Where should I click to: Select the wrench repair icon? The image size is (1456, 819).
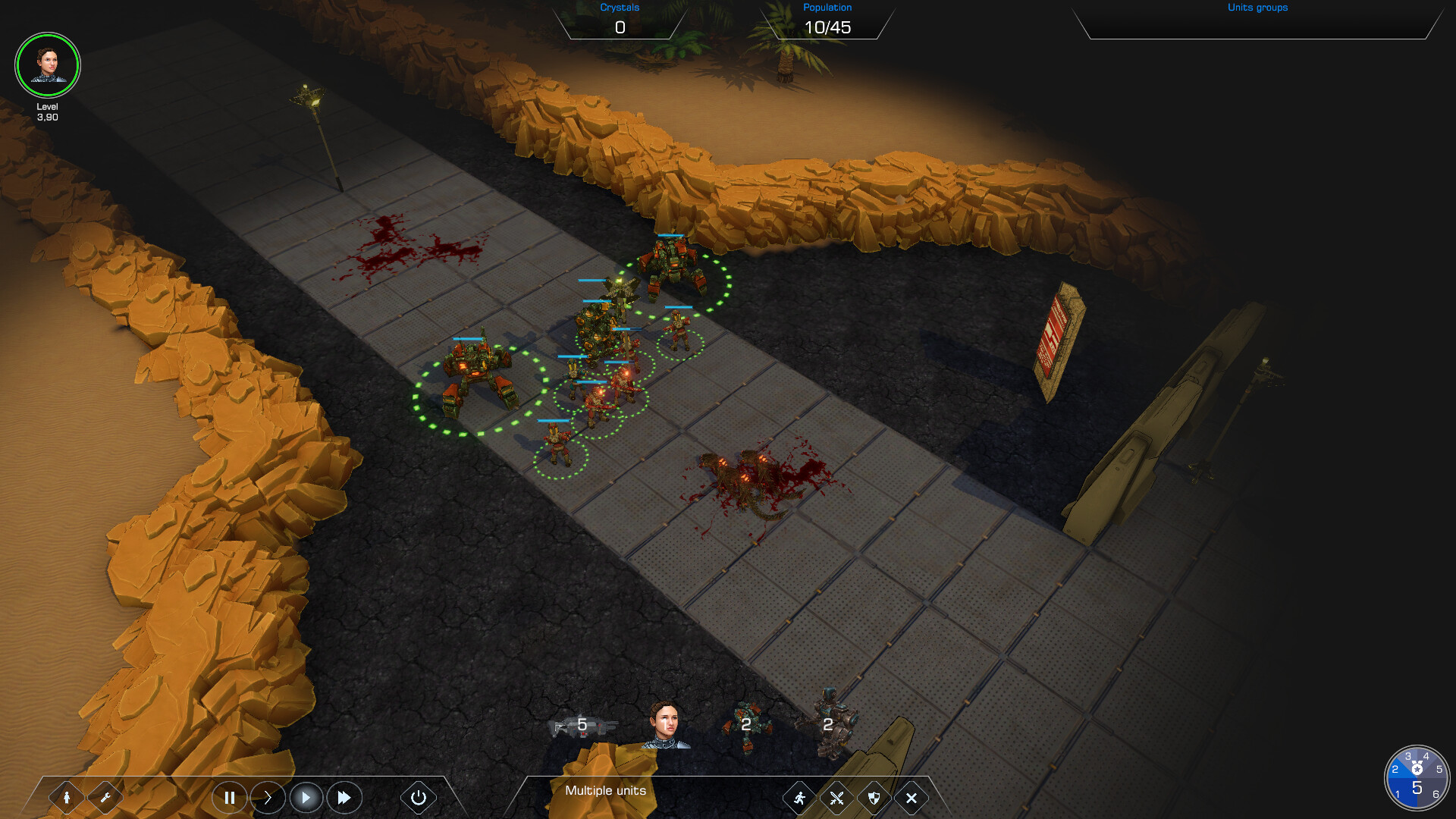tap(106, 798)
